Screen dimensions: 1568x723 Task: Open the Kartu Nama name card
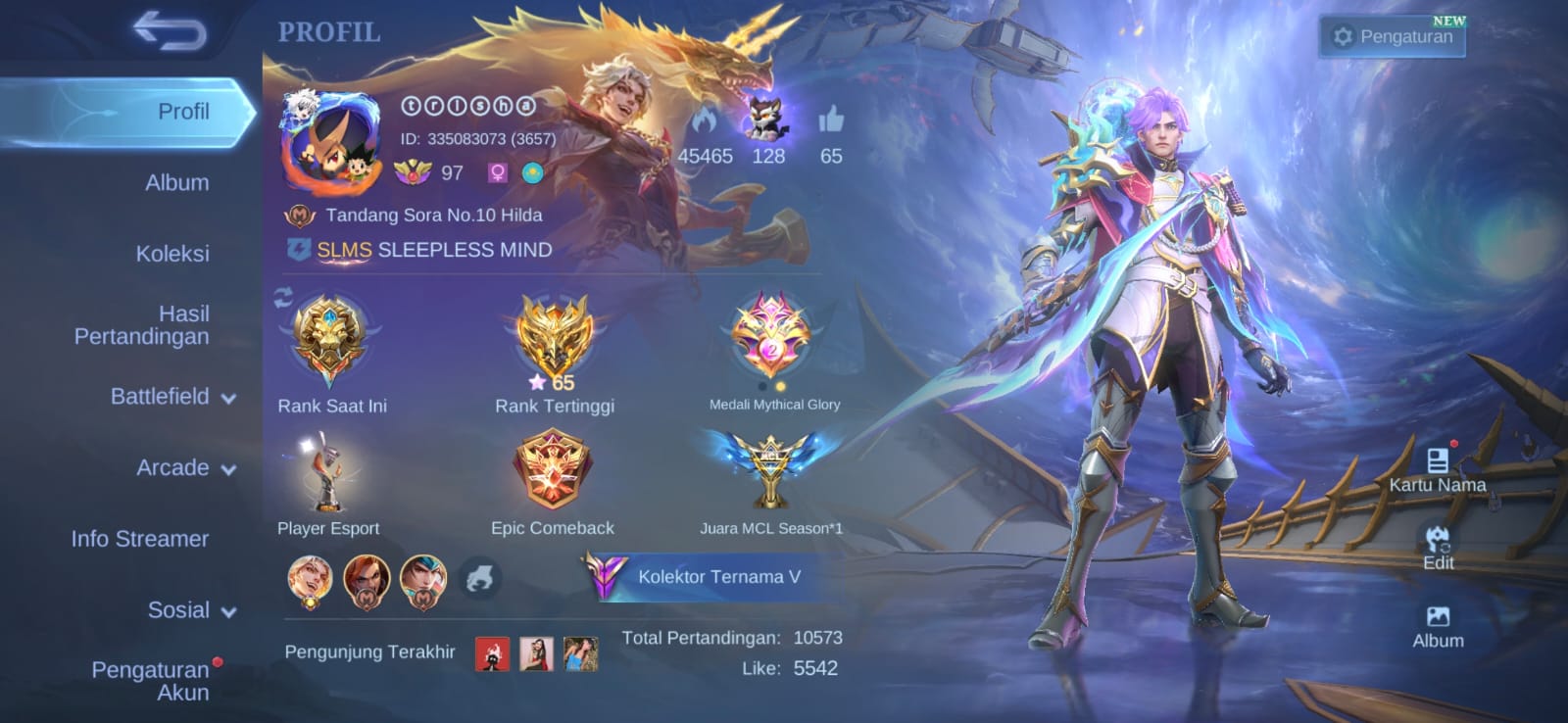click(x=1437, y=471)
